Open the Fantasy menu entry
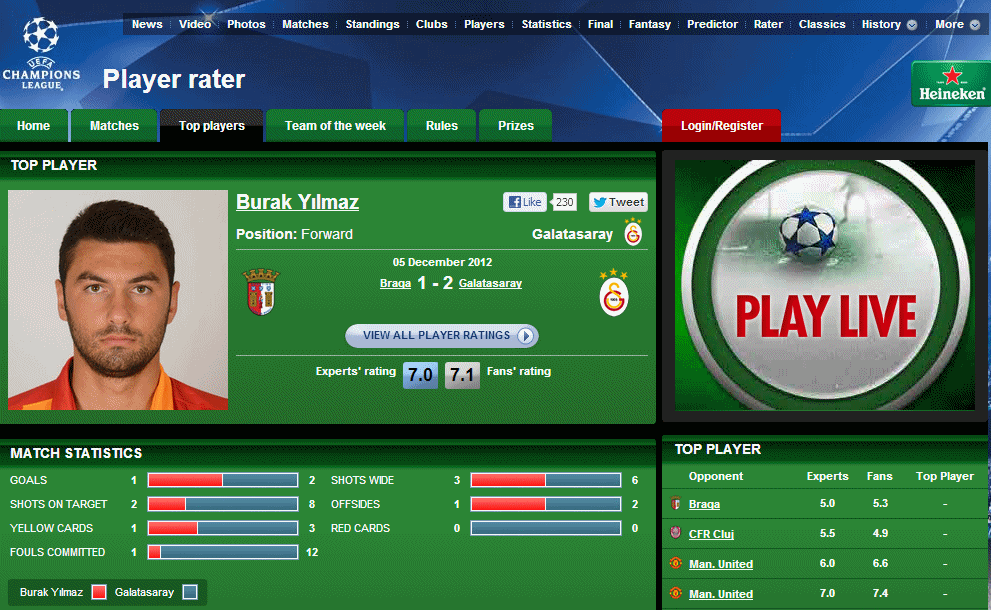991x610 pixels. 650,24
